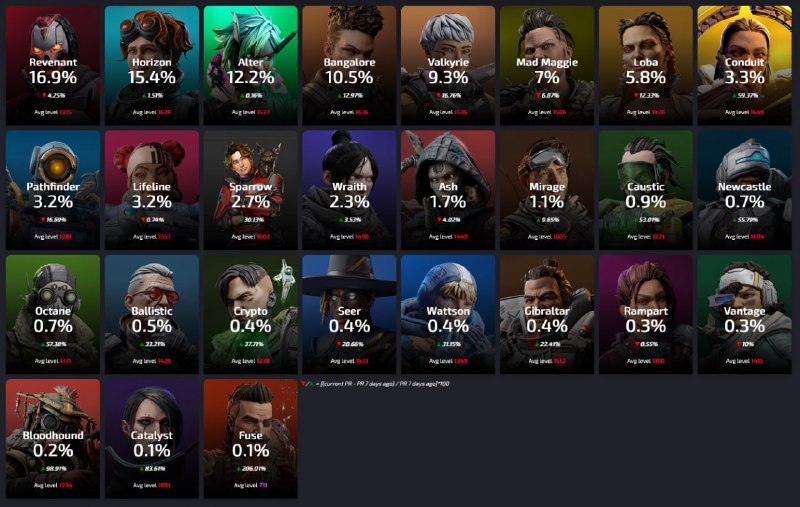This screenshot has width=800, height=507.
Task: Click the Pathfinder legend card
Action: 53,190
